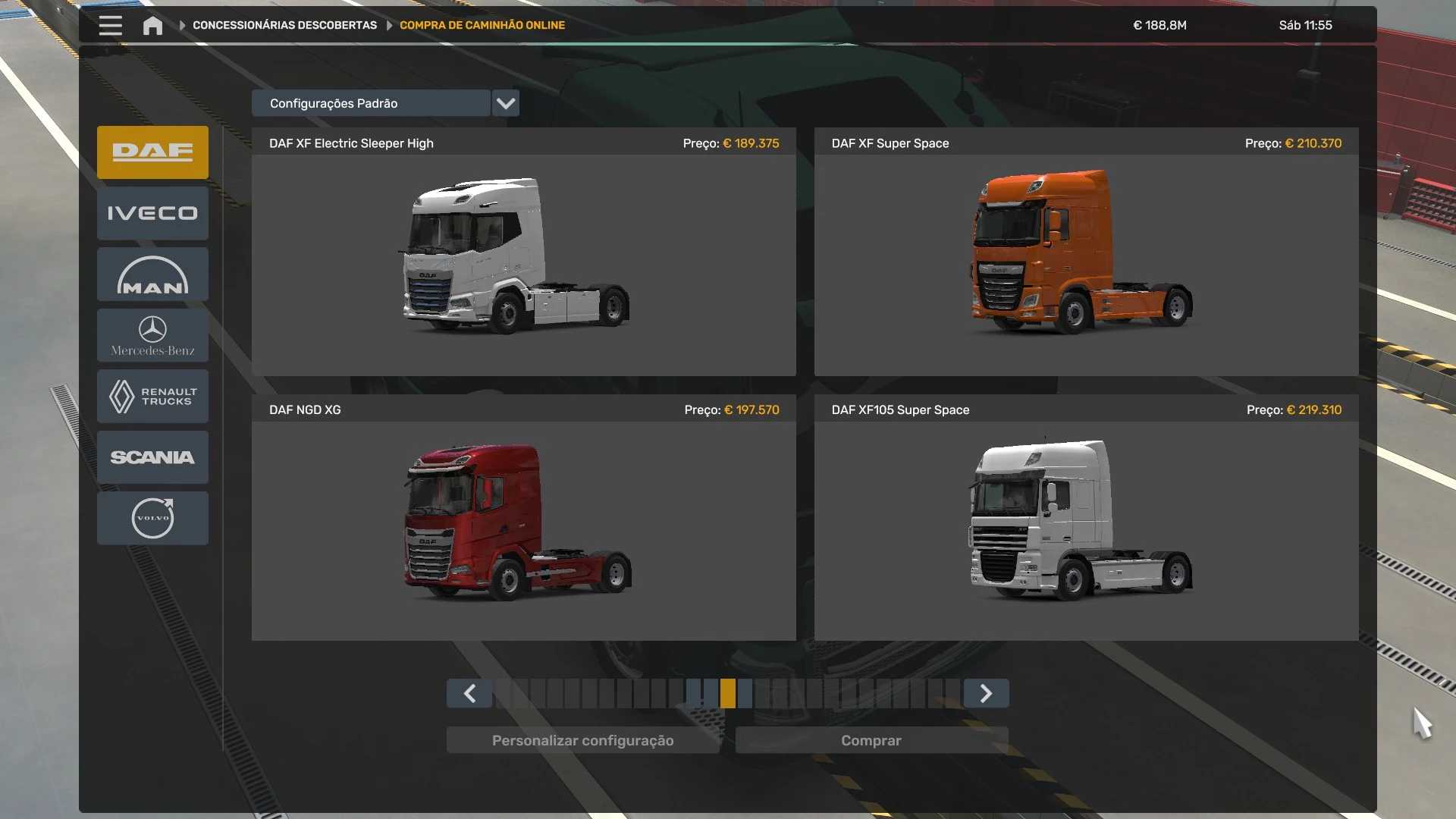This screenshot has height=819, width=1456.
Task: Advance to the next page of trucks
Action: point(986,693)
